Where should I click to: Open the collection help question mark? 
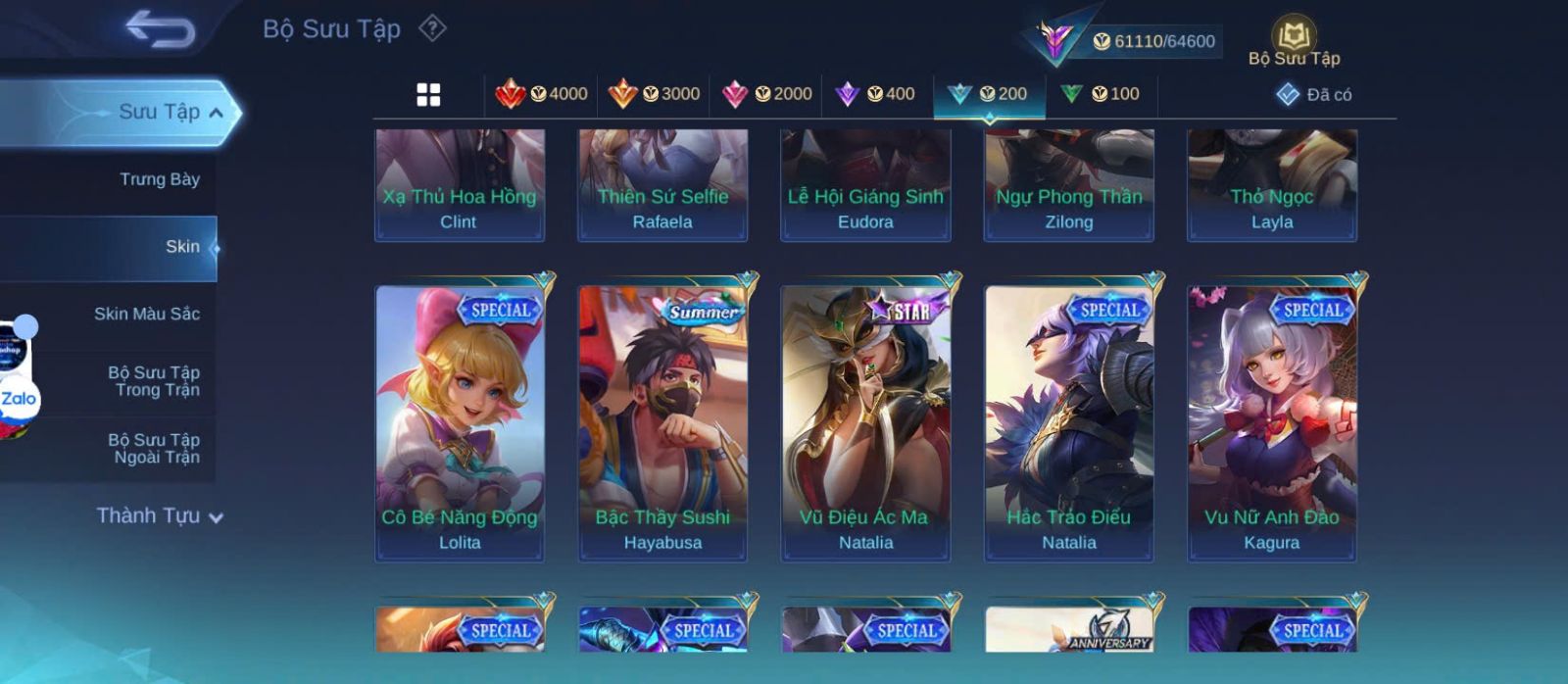pos(432,28)
